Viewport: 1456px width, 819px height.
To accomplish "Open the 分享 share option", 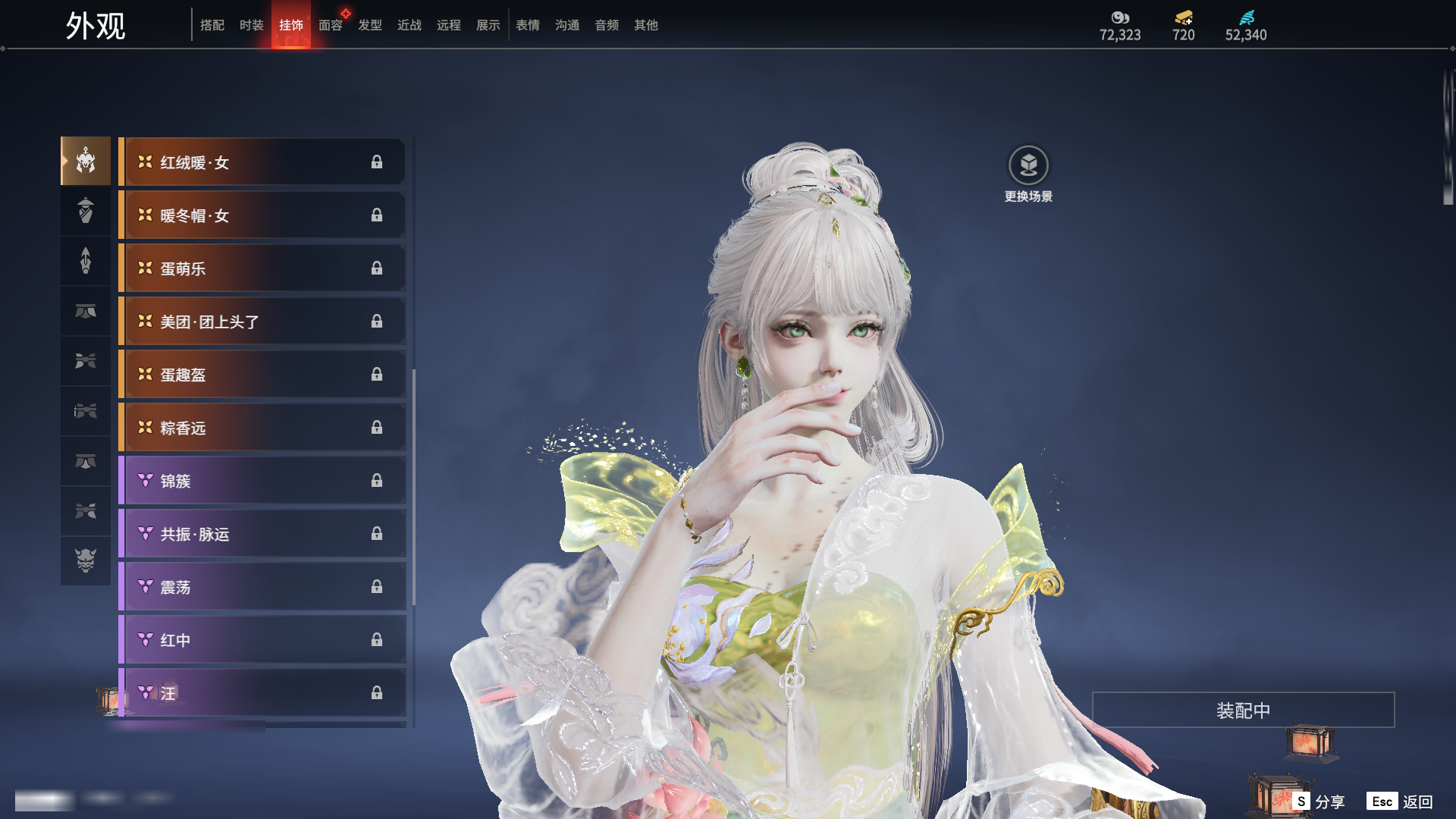I will tap(1319, 802).
